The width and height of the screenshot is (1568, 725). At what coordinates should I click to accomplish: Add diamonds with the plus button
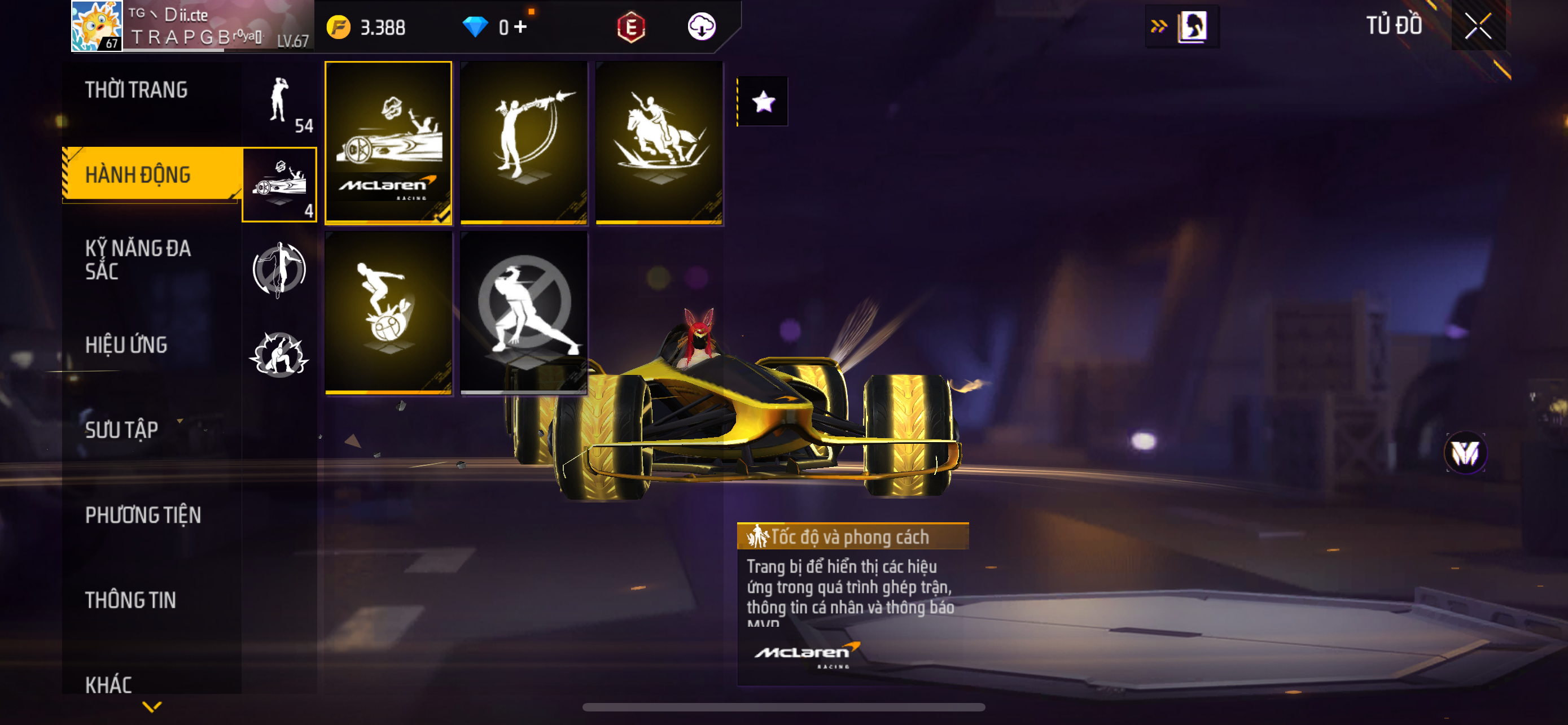tap(520, 27)
